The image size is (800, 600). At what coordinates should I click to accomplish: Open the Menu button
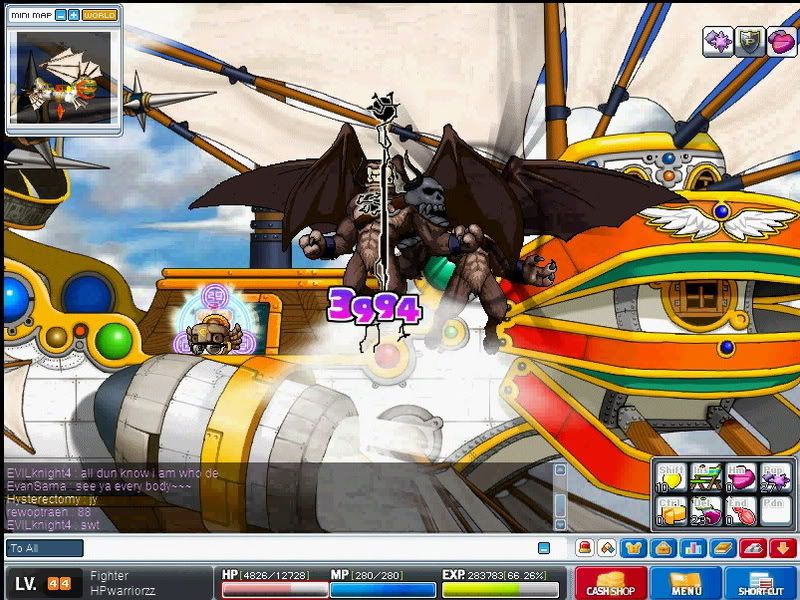coord(685,583)
